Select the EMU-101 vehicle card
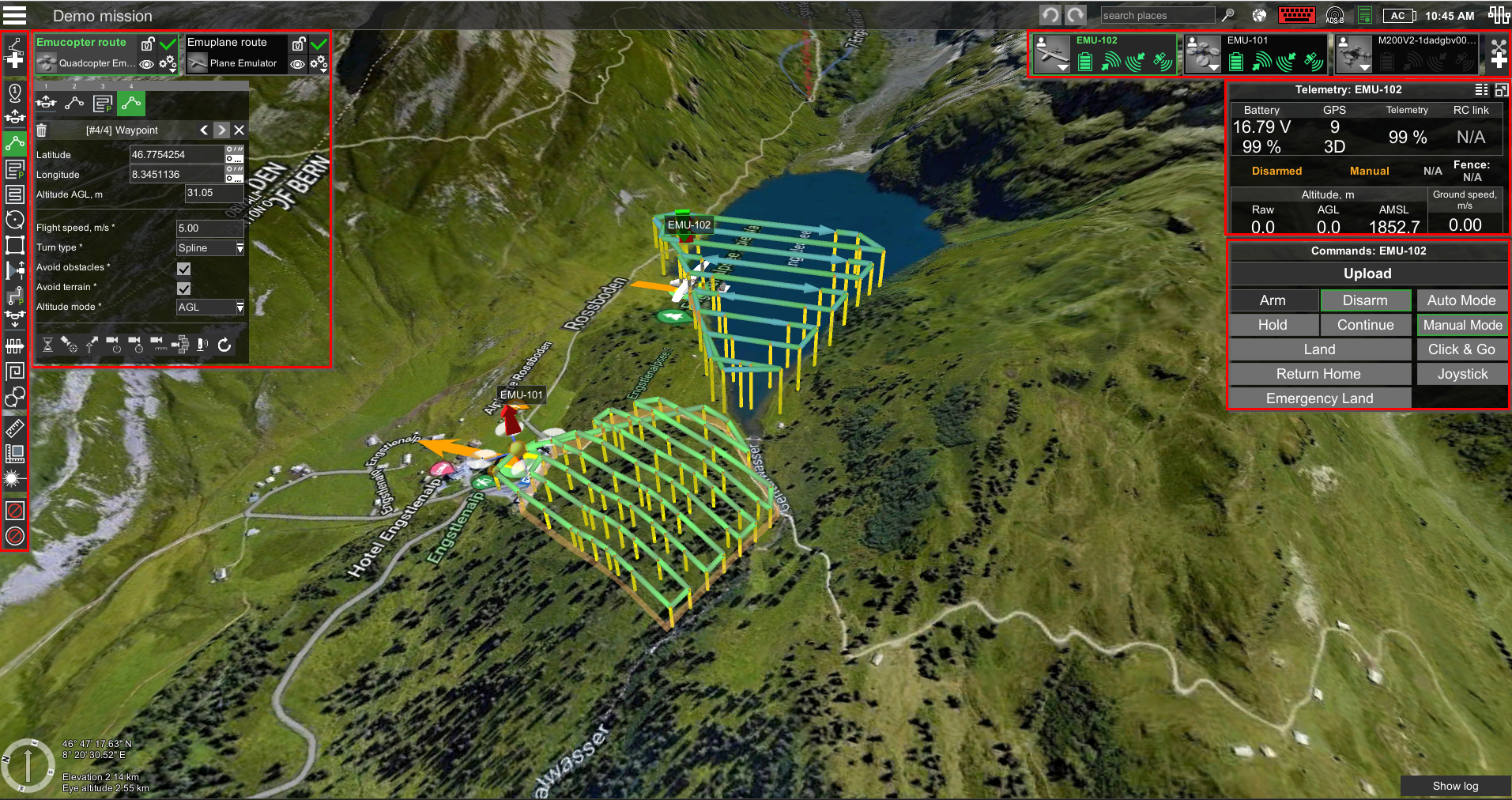The image size is (1512, 800). tap(1254, 53)
